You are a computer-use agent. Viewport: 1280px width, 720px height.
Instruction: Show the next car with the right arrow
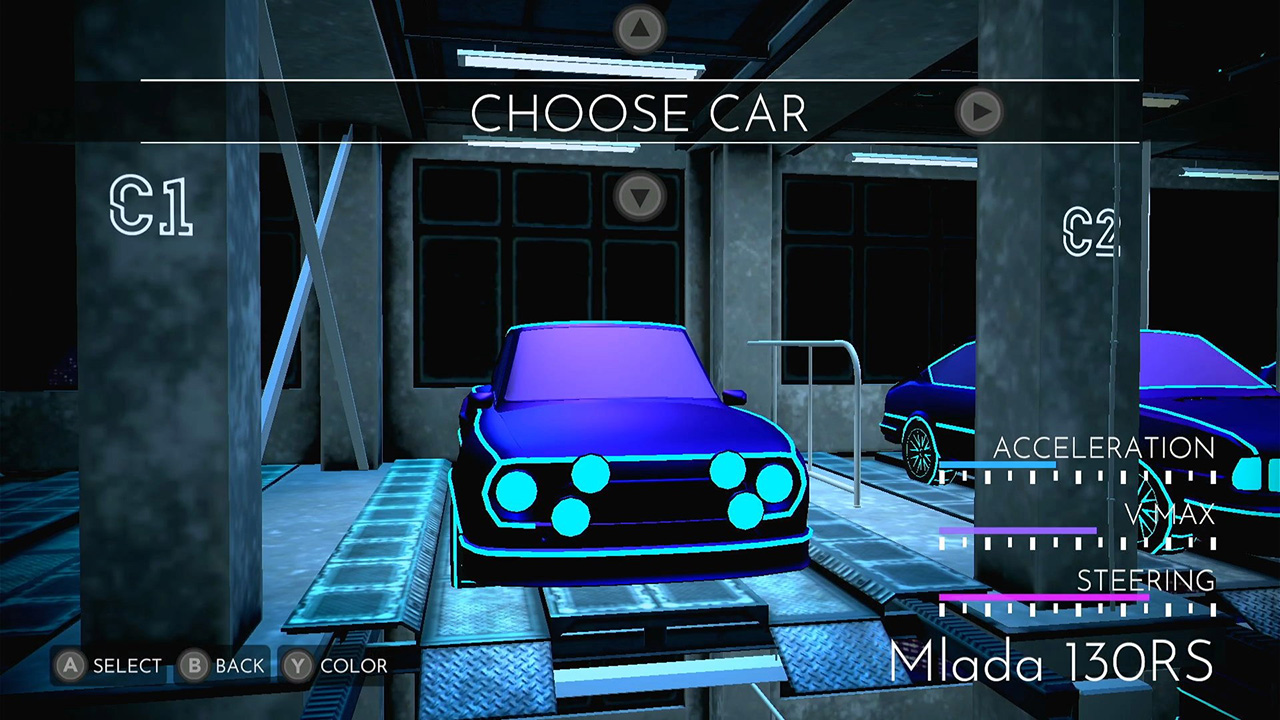[x=979, y=111]
